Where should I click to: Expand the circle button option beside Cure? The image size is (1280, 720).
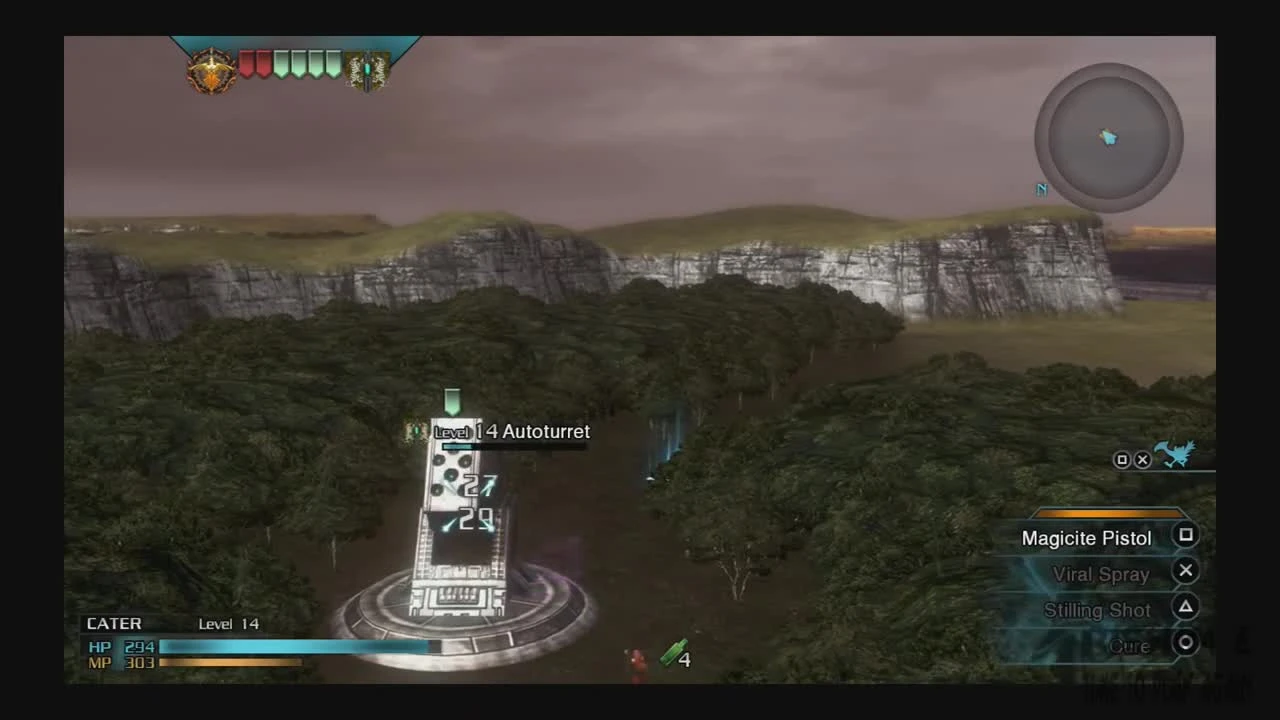[1185, 643]
